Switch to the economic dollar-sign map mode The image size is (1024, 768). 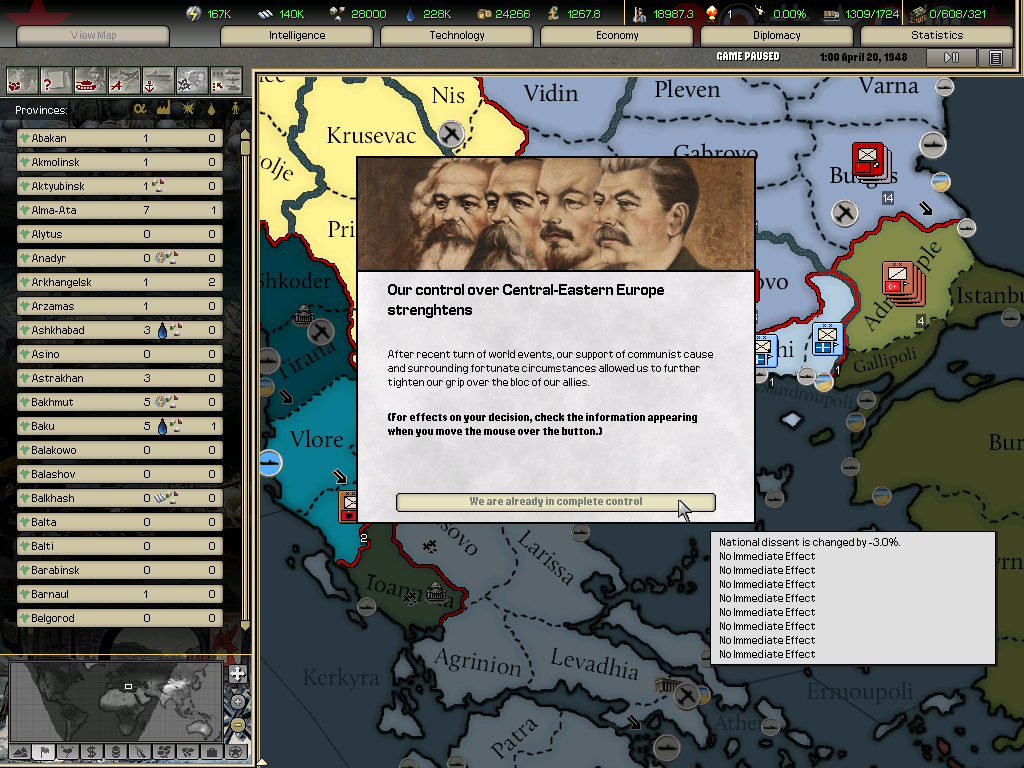click(91, 751)
